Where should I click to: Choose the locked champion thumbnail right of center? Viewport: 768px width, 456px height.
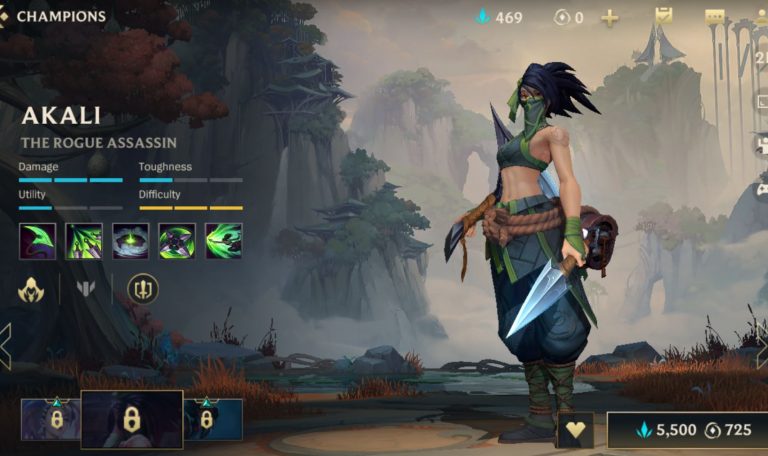212,420
